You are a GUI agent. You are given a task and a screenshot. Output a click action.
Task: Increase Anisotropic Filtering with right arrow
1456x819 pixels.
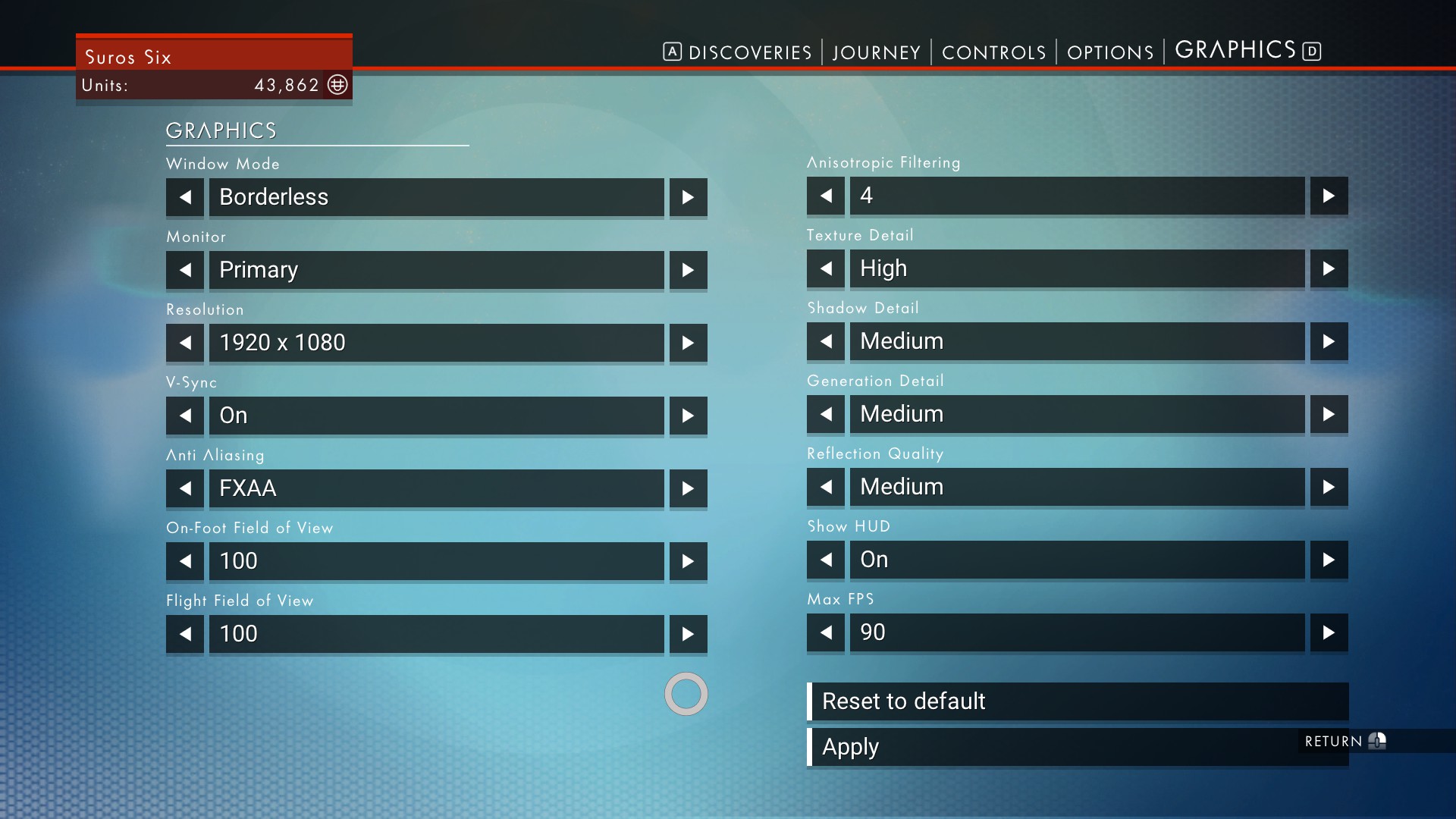coord(1329,196)
